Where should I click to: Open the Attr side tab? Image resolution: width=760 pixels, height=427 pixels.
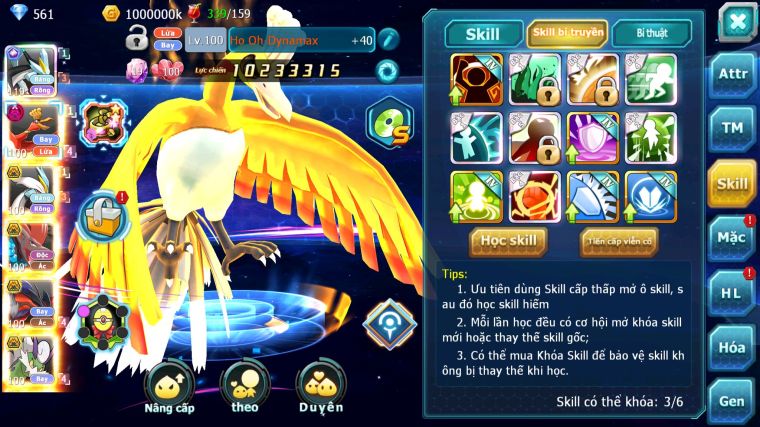[x=732, y=75]
